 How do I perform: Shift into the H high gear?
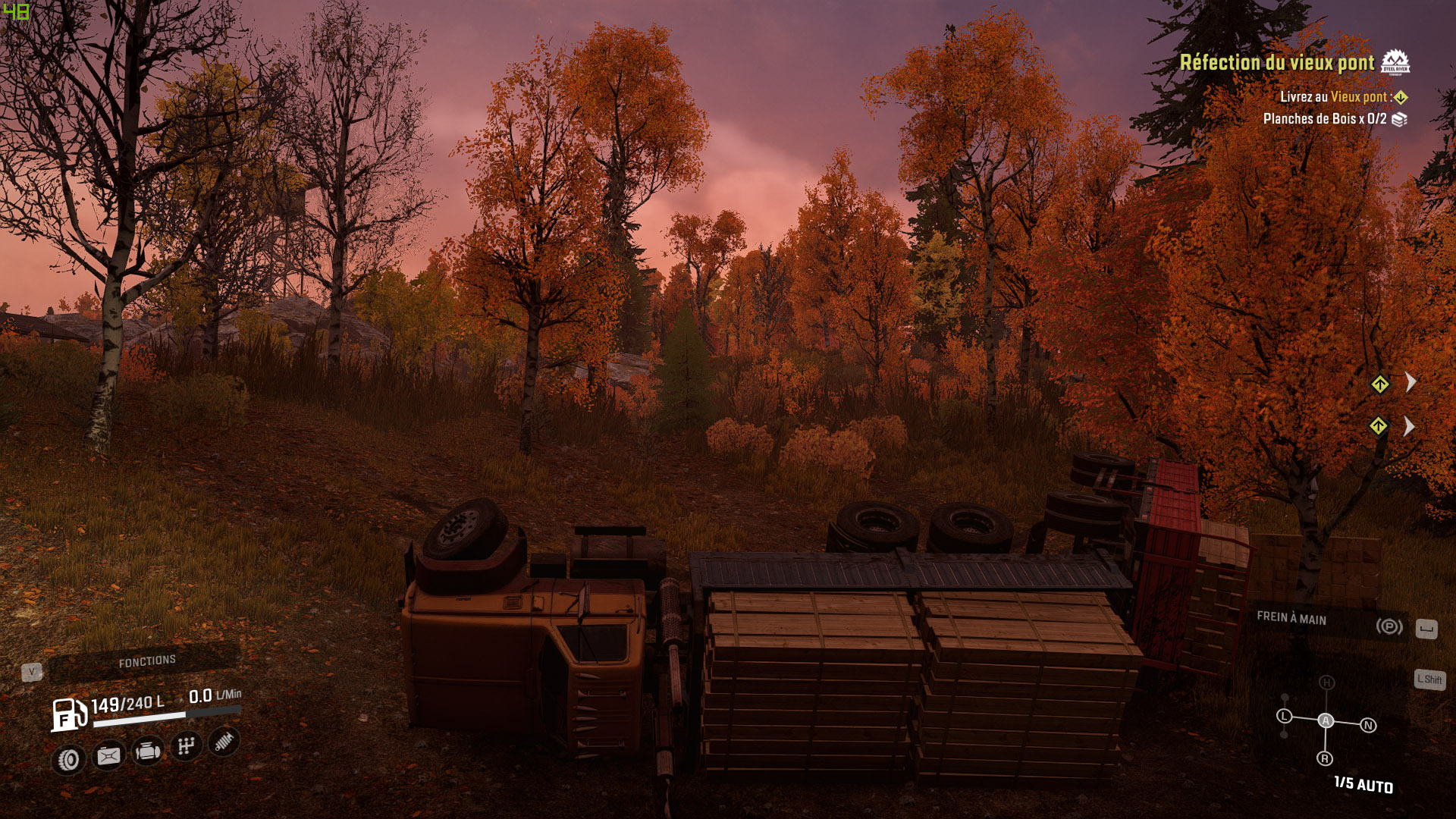coord(1326,682)
